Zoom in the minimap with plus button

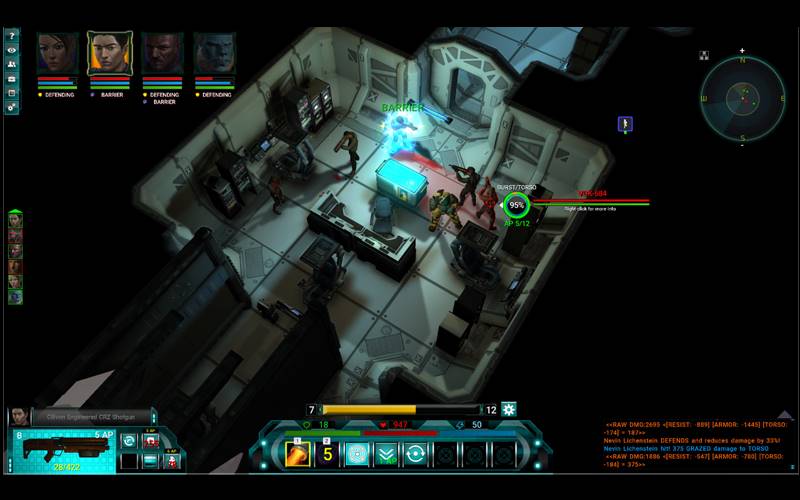coord(742,51)
